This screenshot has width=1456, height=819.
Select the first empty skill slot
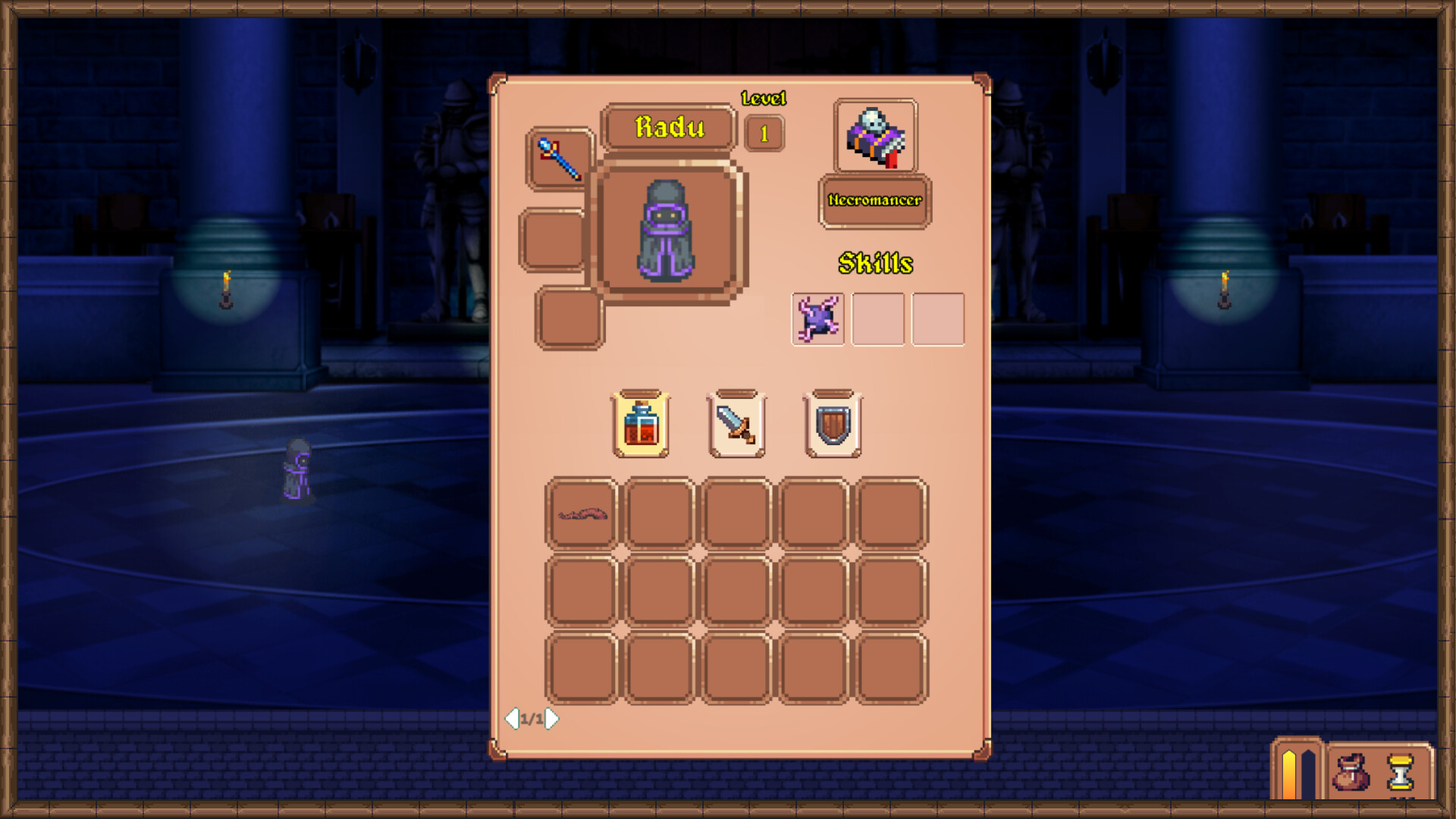pos(877,318)
